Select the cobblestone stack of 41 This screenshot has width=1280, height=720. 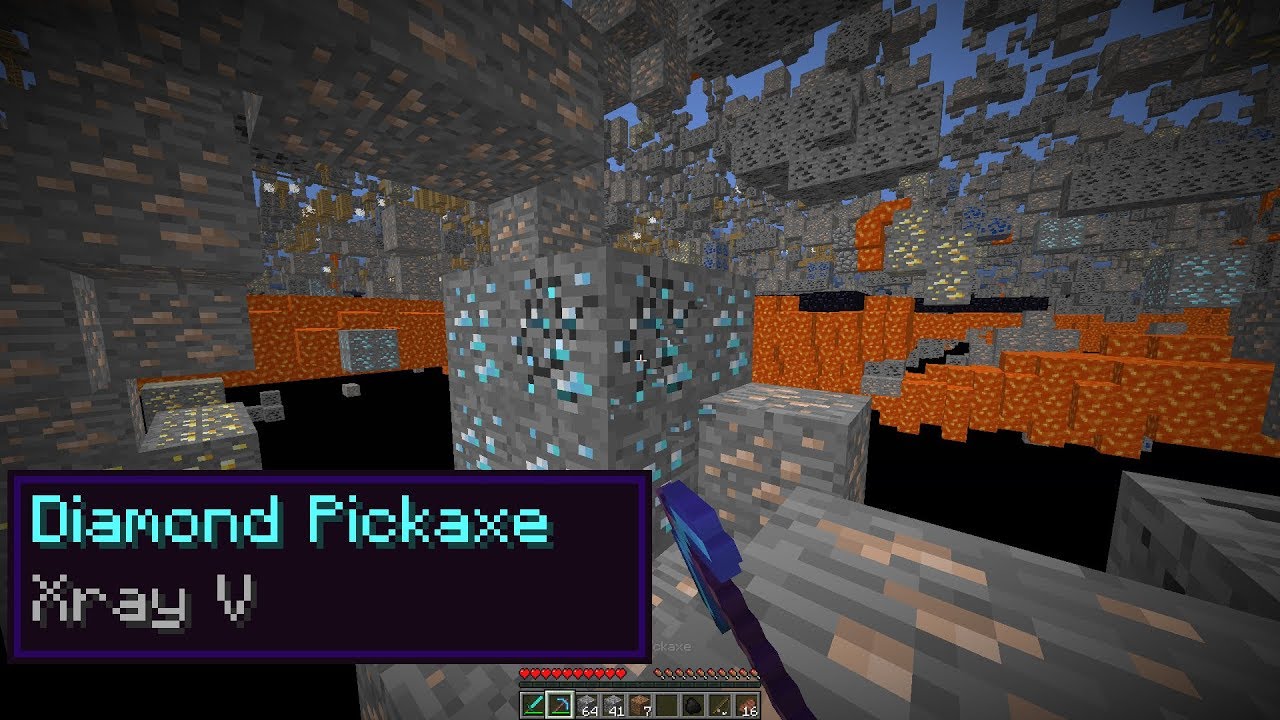tap(614, 703)
